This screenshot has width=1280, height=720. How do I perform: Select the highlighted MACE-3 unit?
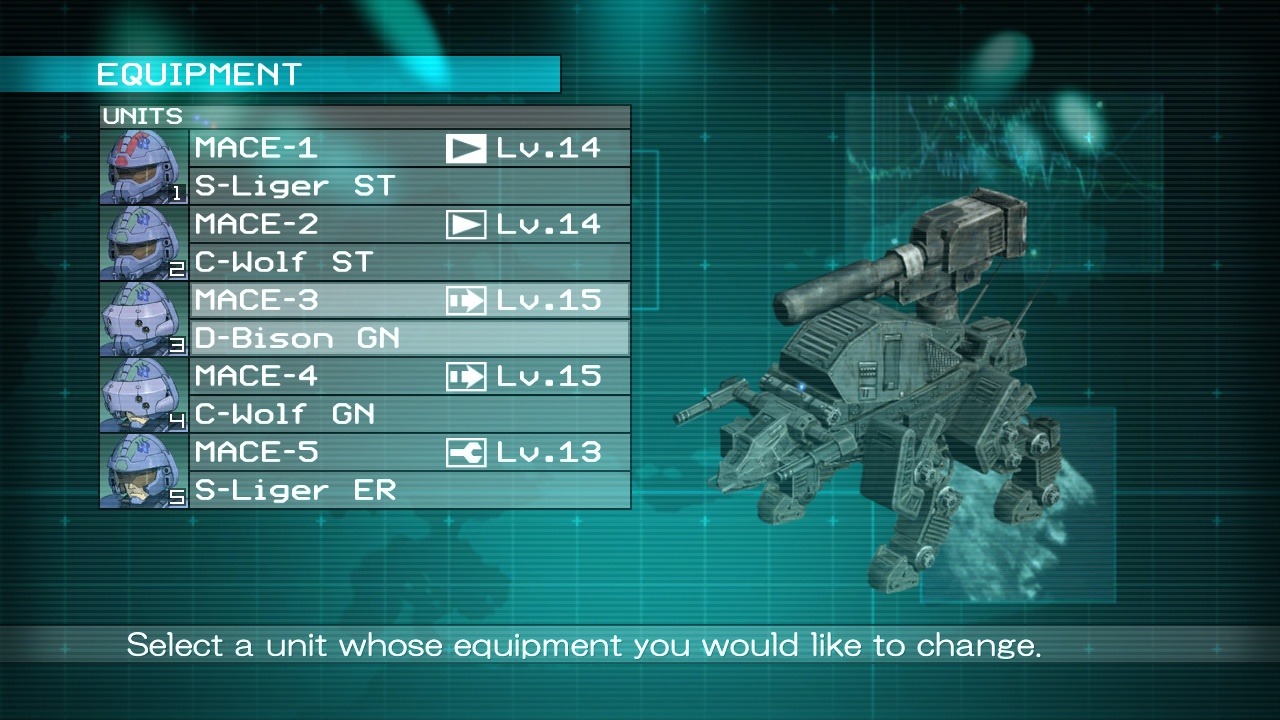(410, 300)
